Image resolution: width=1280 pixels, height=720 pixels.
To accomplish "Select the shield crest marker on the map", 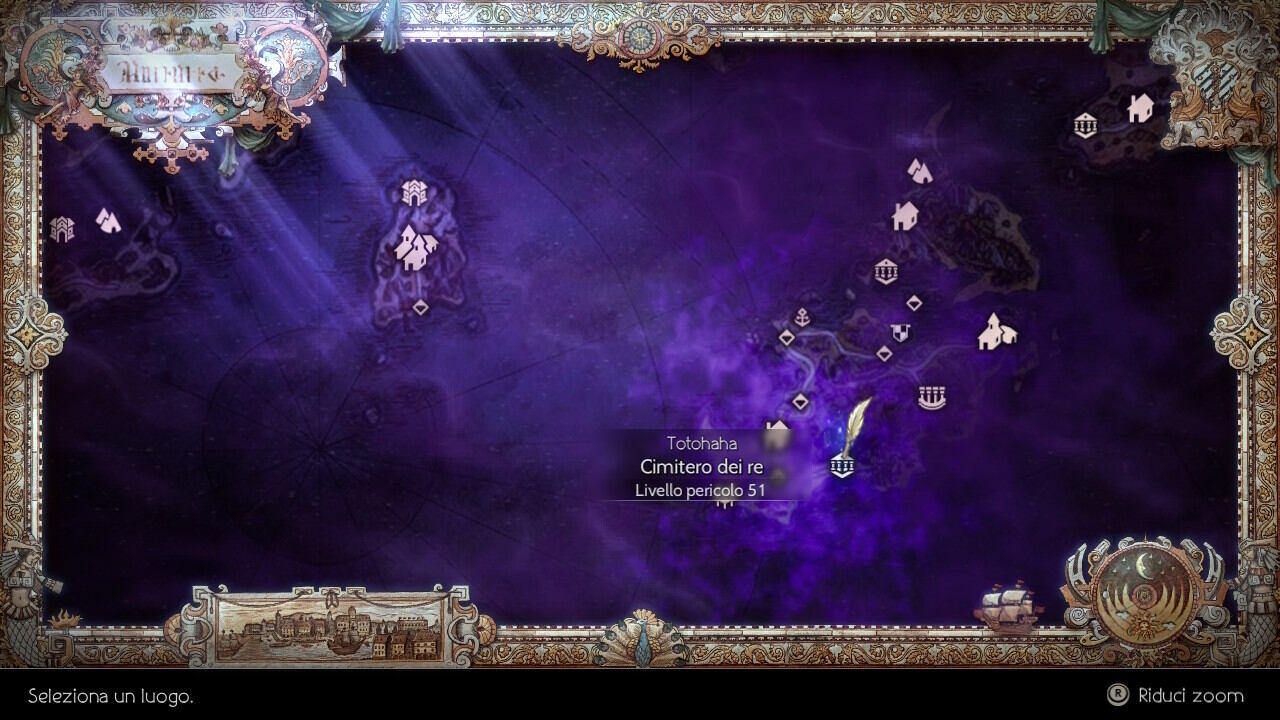I will point(900,331).
